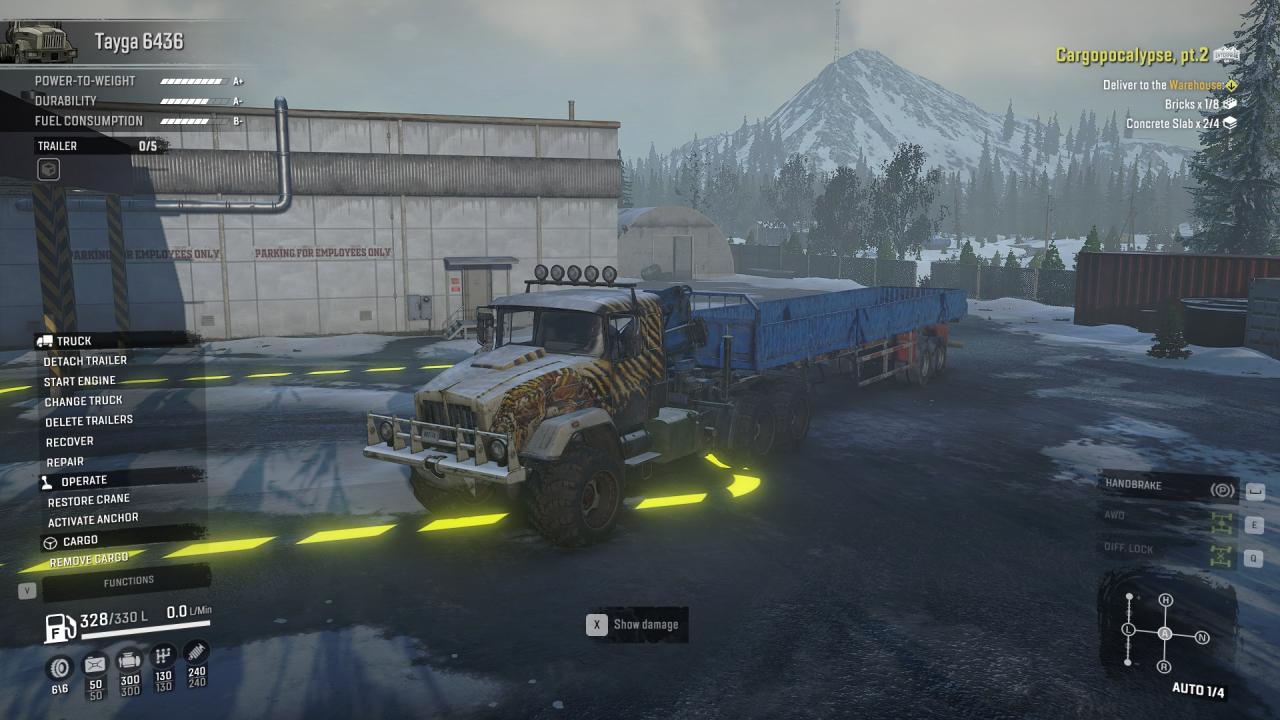Select the Tayga 6436 truck thumbnail
Viewport: 1280px width, 720px height.
(x=40, y=42)
